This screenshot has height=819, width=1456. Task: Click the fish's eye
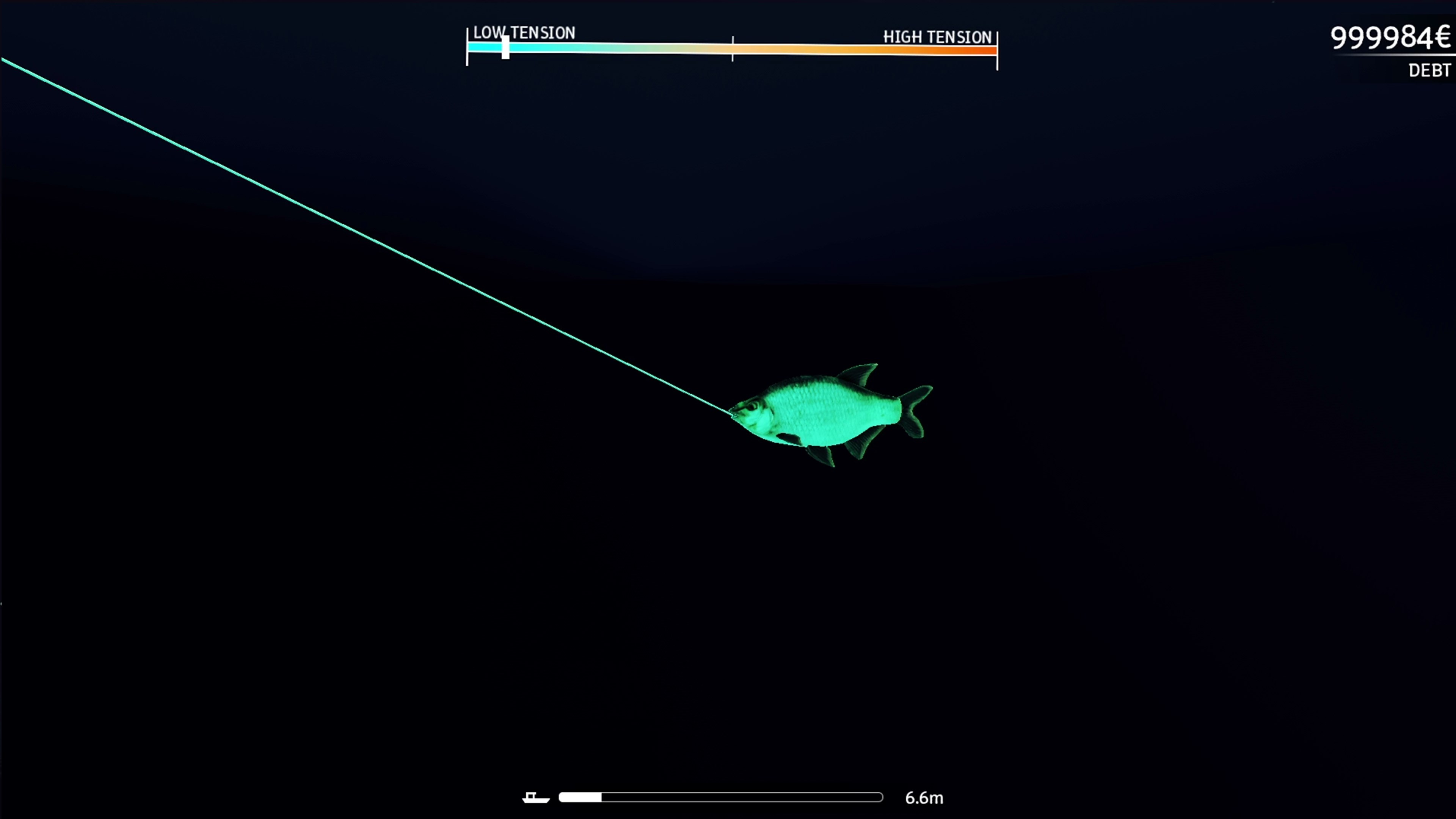tap(752, 407)
